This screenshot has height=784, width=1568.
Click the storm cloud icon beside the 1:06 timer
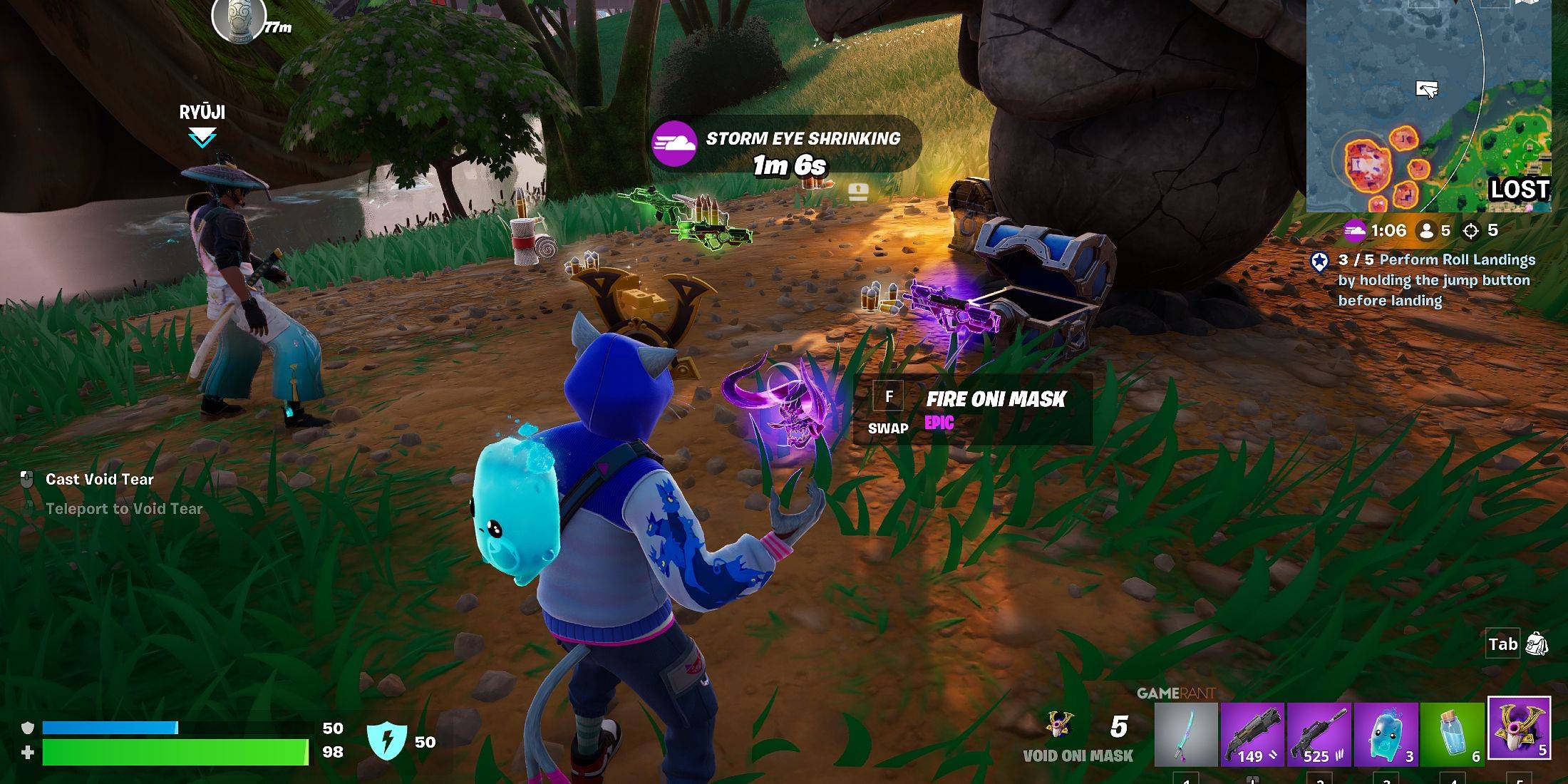click(1356, 231)
